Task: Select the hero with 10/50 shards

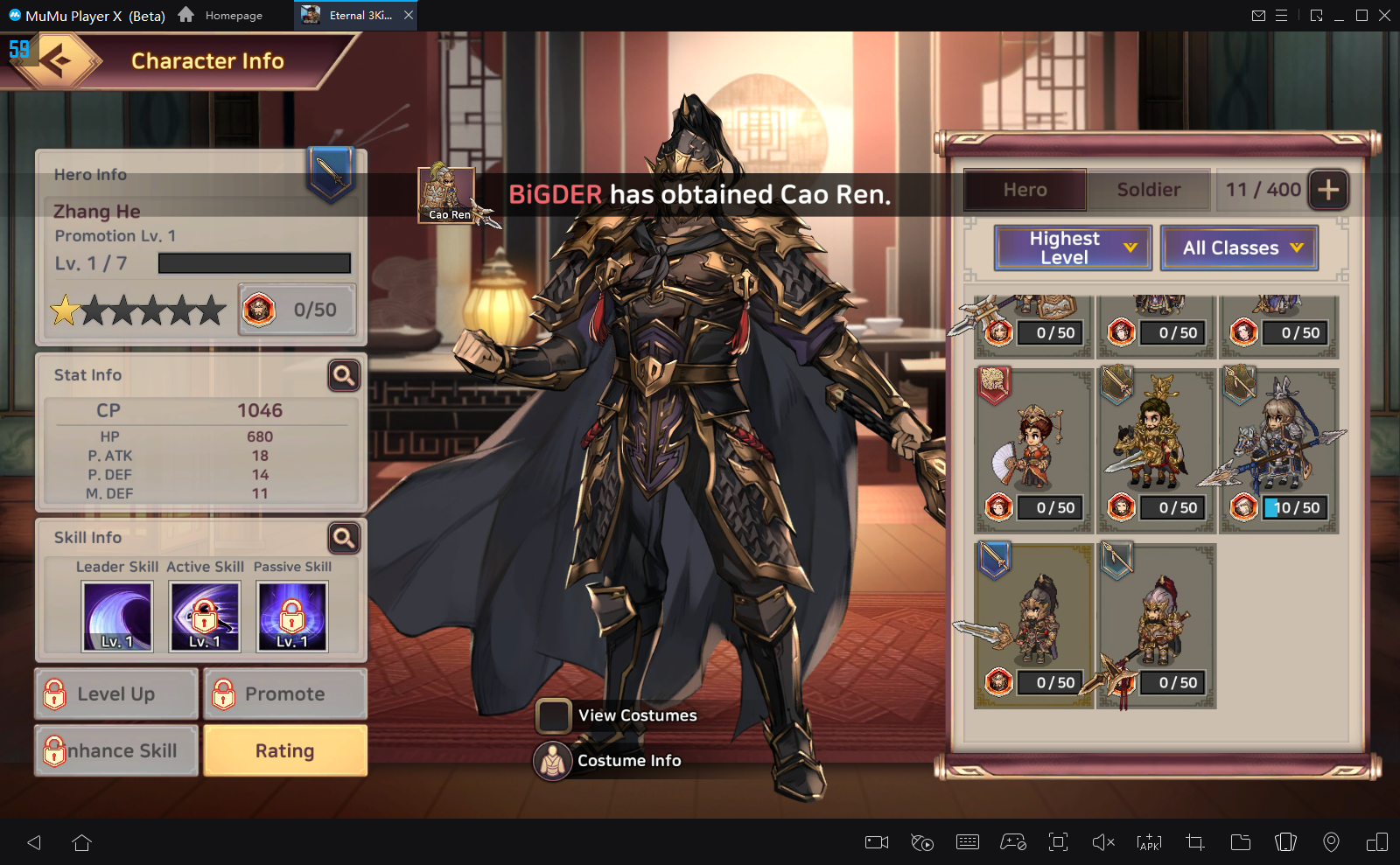Action: point(1278,450)
